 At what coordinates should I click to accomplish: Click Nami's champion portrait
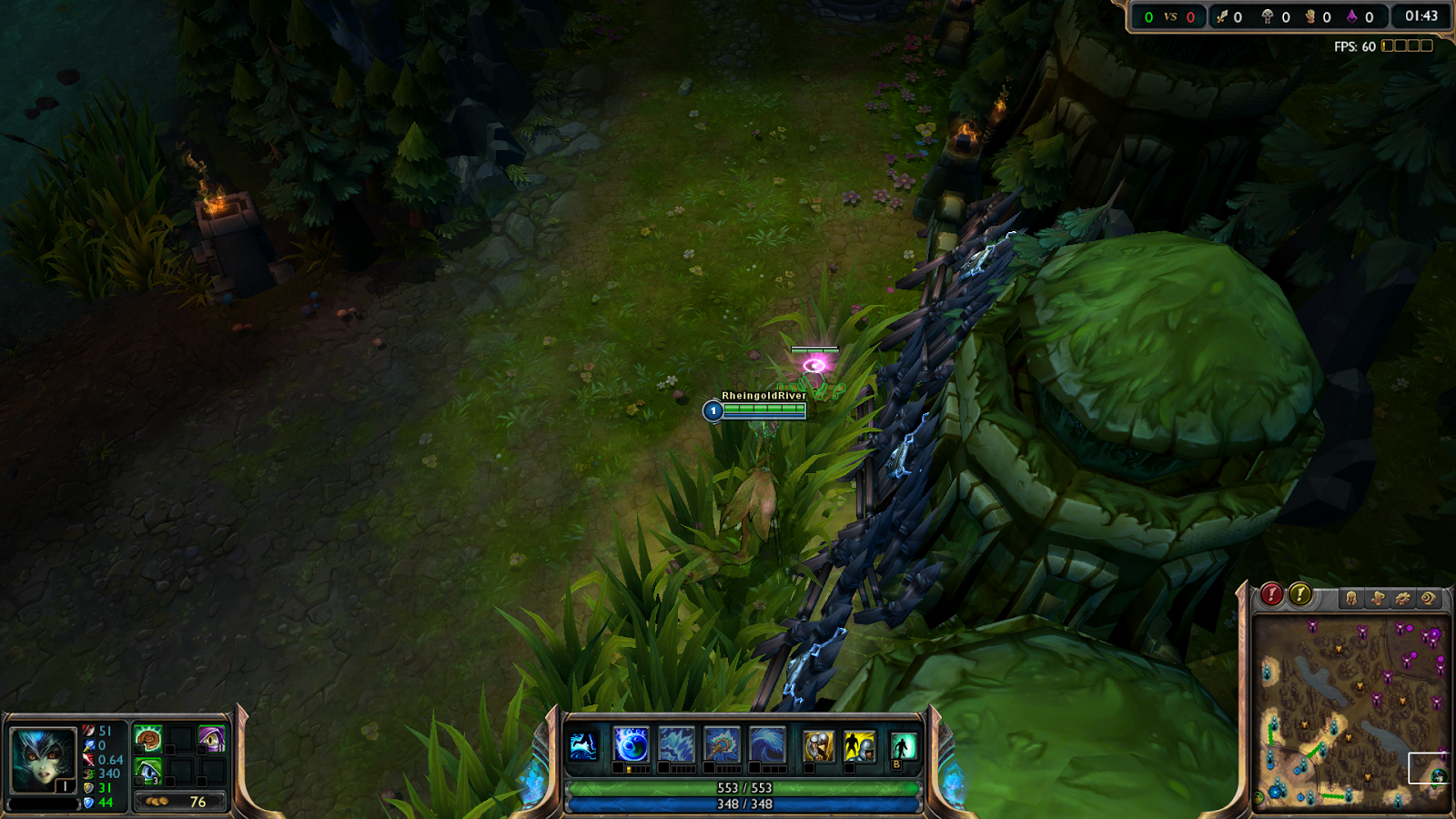pos(43,757)
